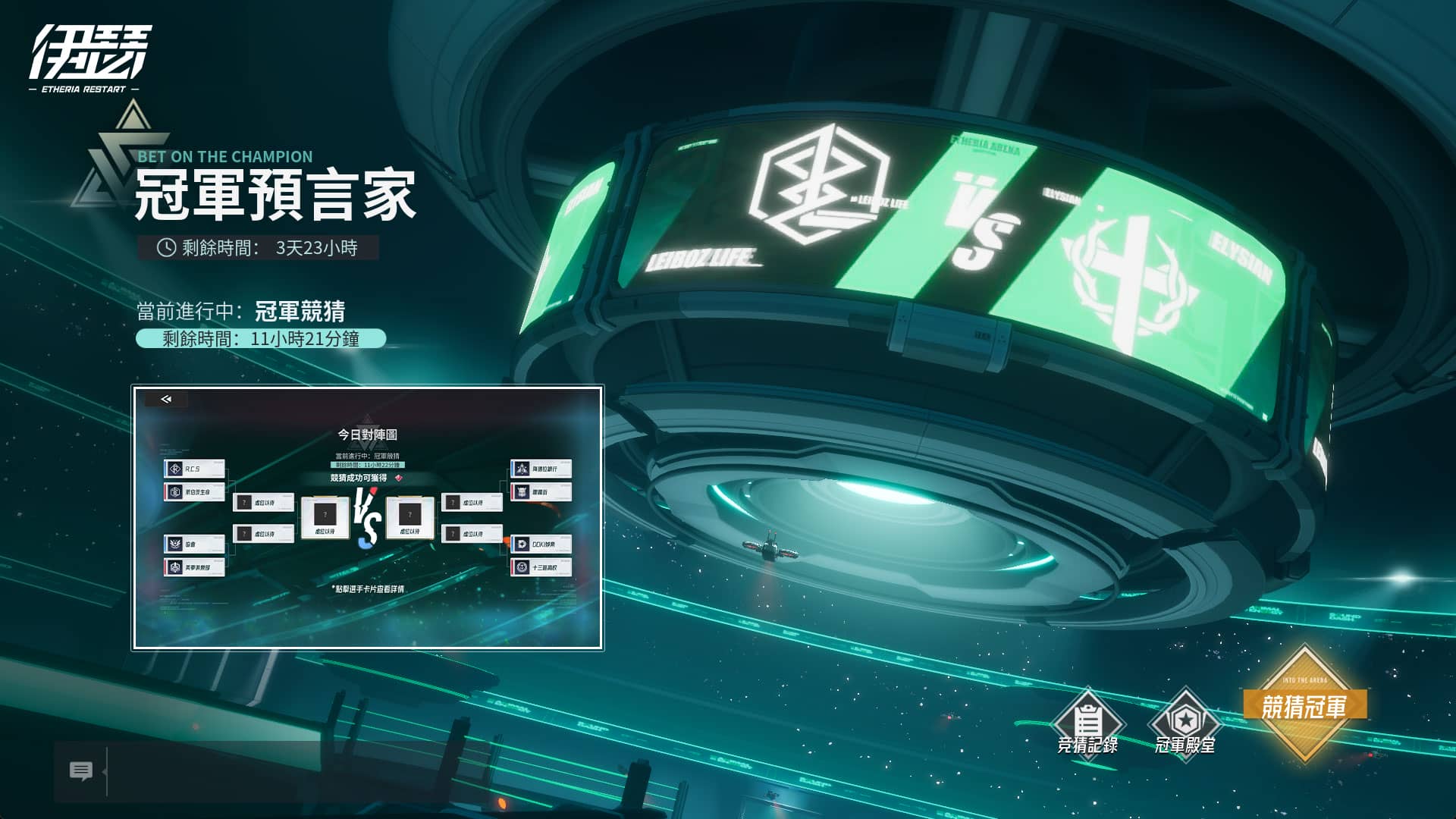Click the R.C.S team emblem in the bracket
This screenshot has width=1456, height=819.
(174, 467)
